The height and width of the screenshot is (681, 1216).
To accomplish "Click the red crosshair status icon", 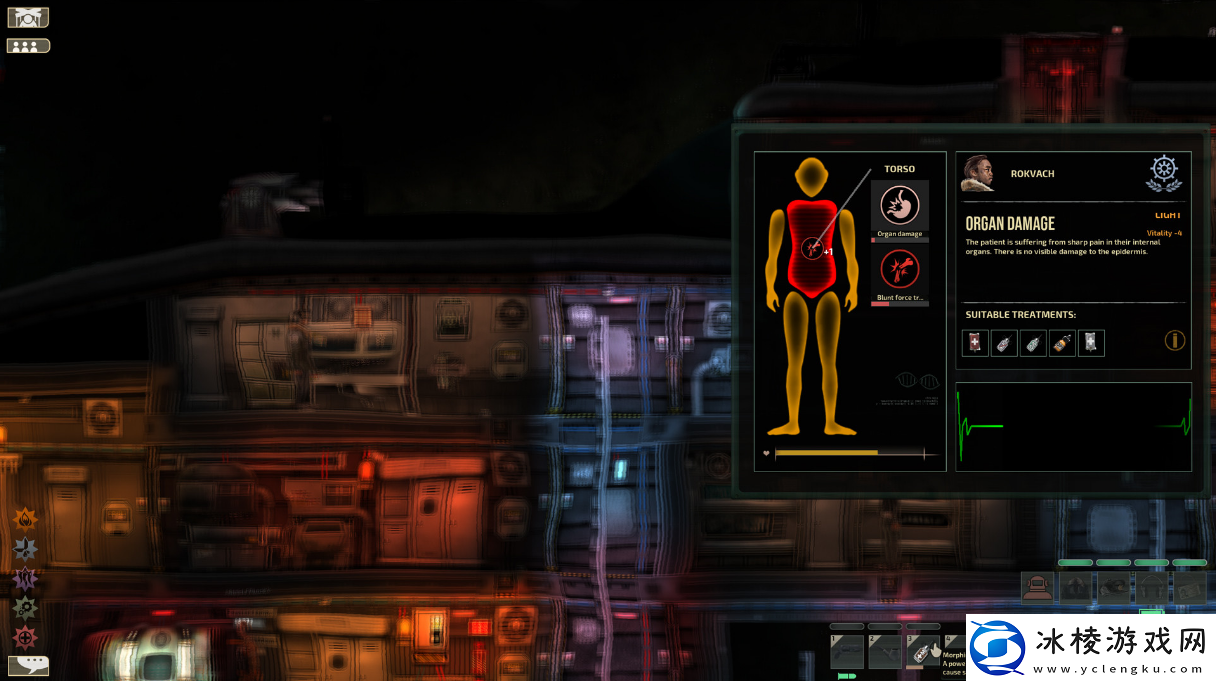I will [25, 637].
